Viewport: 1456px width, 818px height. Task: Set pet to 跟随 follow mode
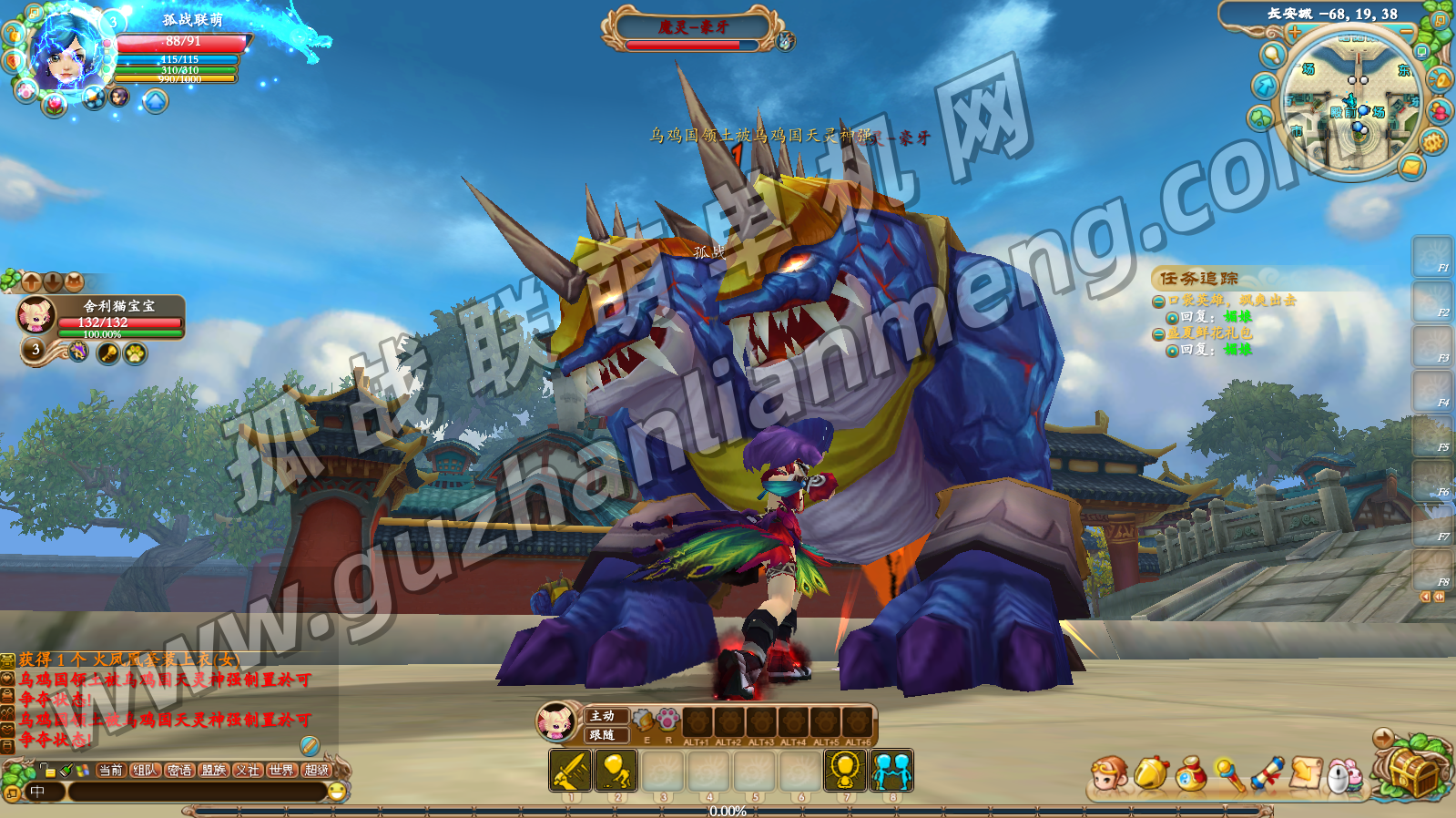tap(605, 734)
